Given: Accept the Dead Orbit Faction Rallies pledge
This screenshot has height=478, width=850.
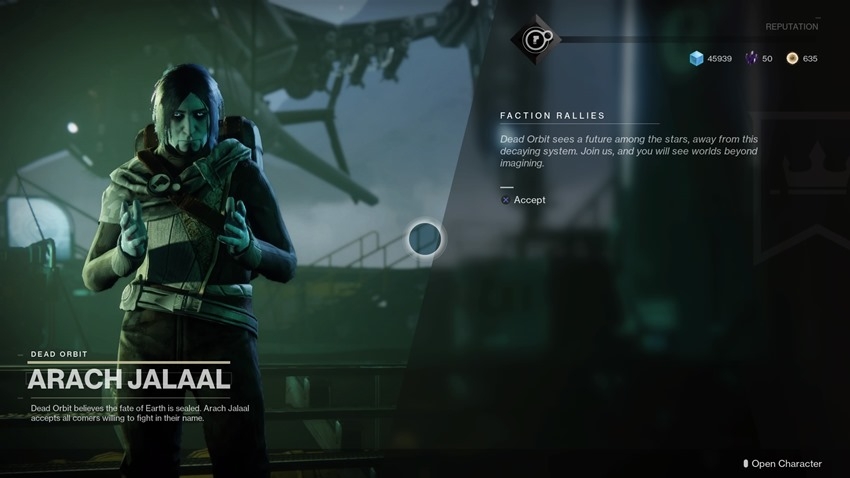Looking at the screenshot, I should click(x=523, y=200).
